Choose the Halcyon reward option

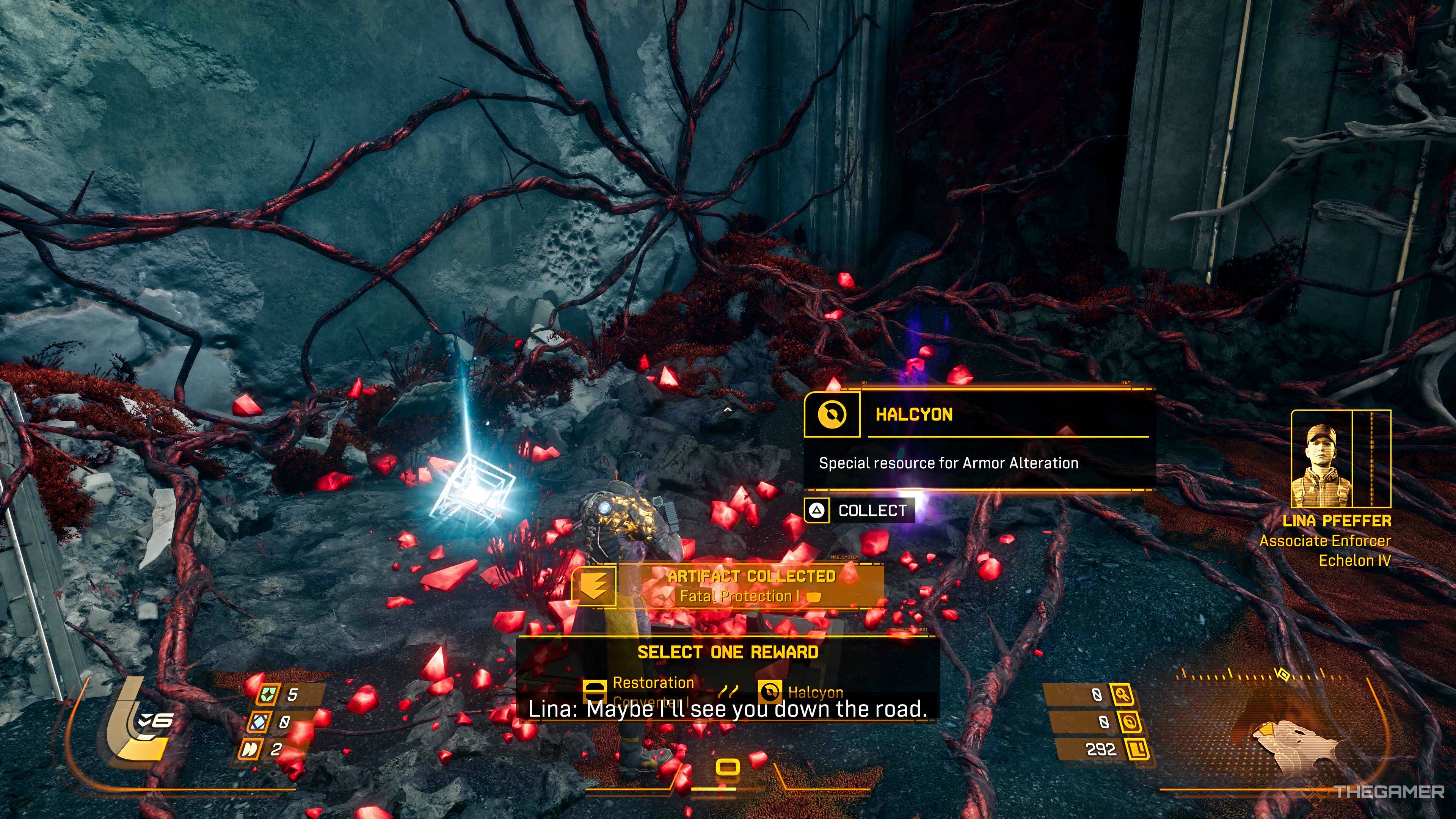coord(802,692)
